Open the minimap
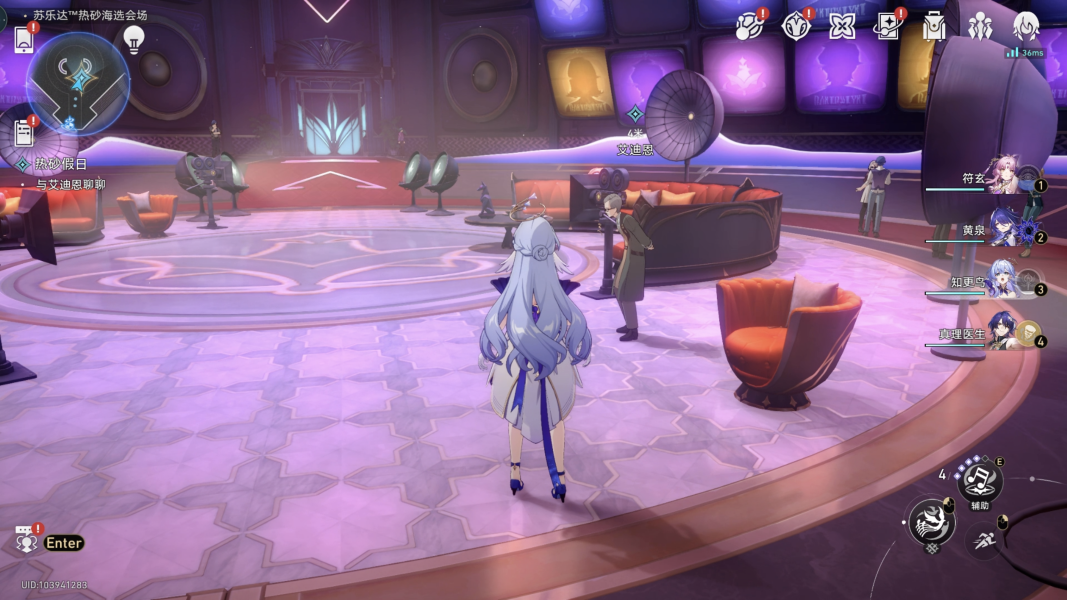The height and width of the screenshot is (600, 1067). (x=76, y=84)
